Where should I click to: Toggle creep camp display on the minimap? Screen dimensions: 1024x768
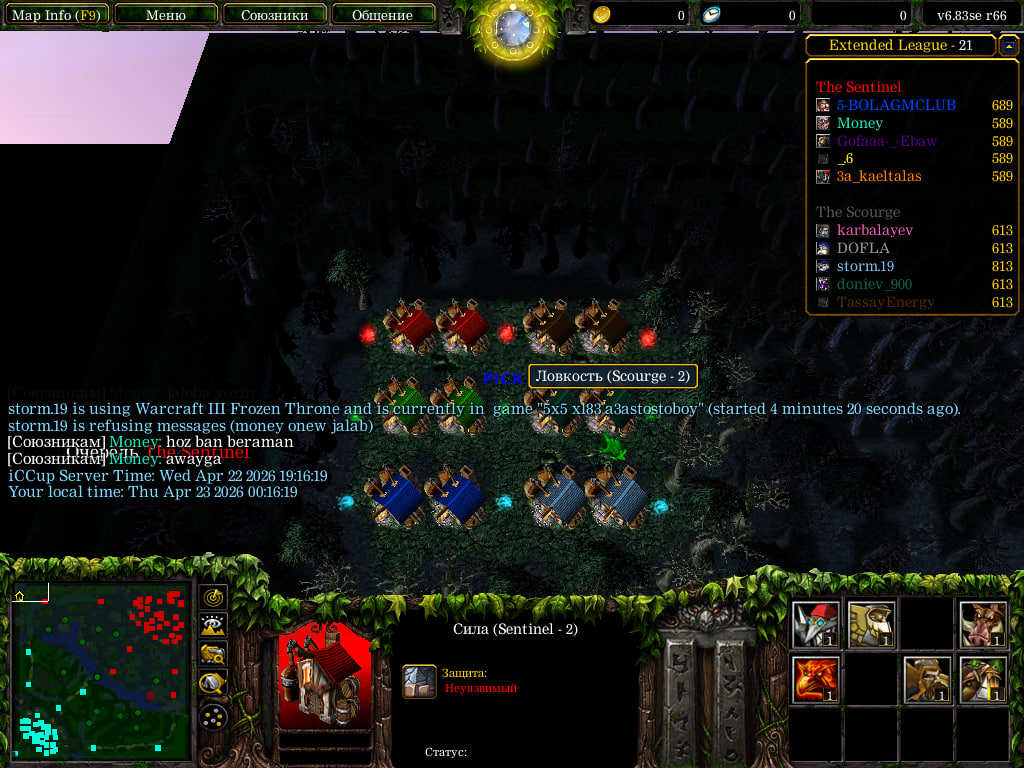[213, 684]
